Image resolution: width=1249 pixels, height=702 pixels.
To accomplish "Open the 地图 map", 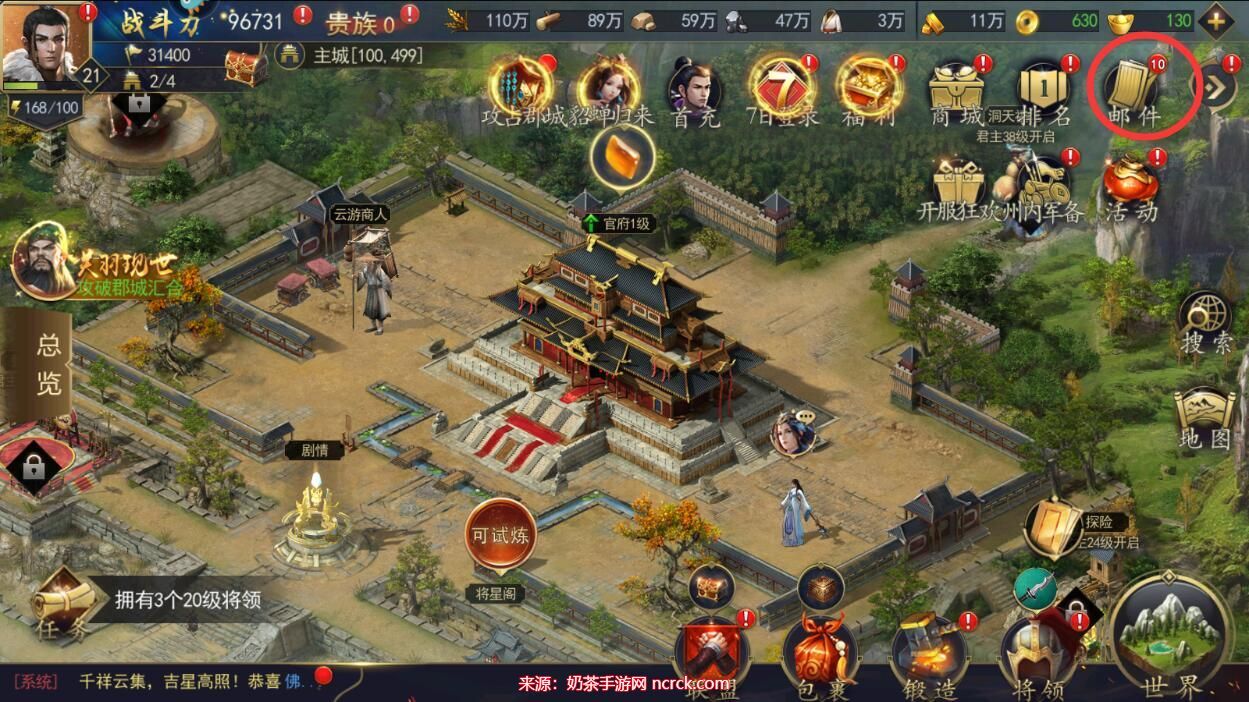I will (1205, 418).
